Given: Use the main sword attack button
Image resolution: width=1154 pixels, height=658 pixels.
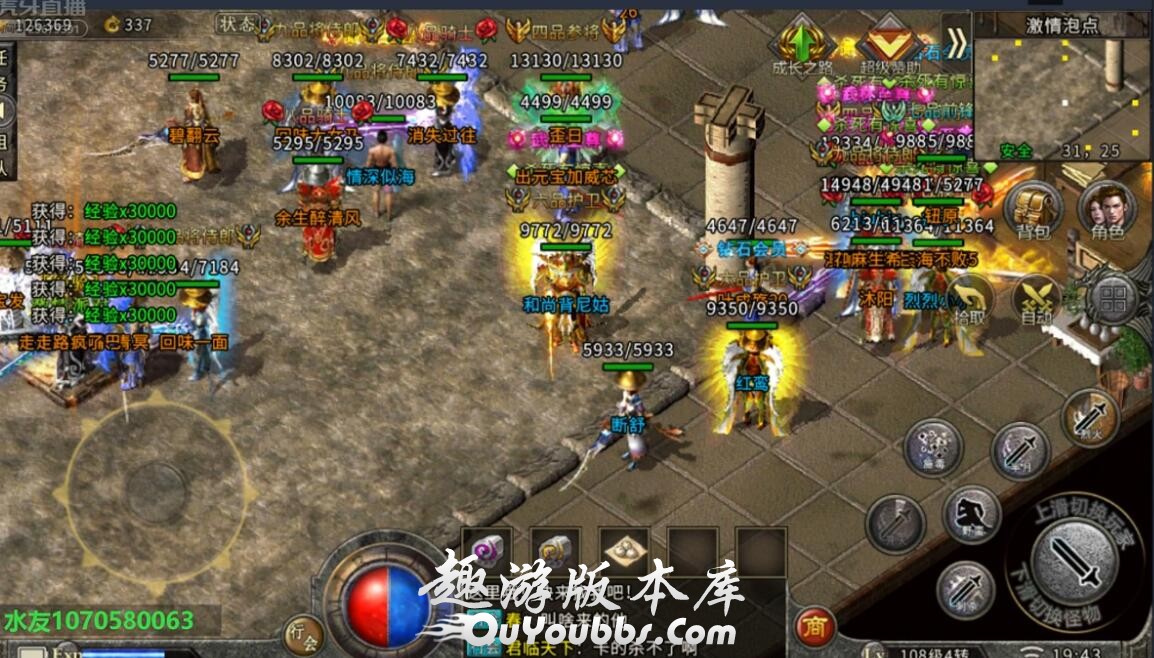Looking at the screenshot, I should pyautogui.click(x=1075, y=557).
